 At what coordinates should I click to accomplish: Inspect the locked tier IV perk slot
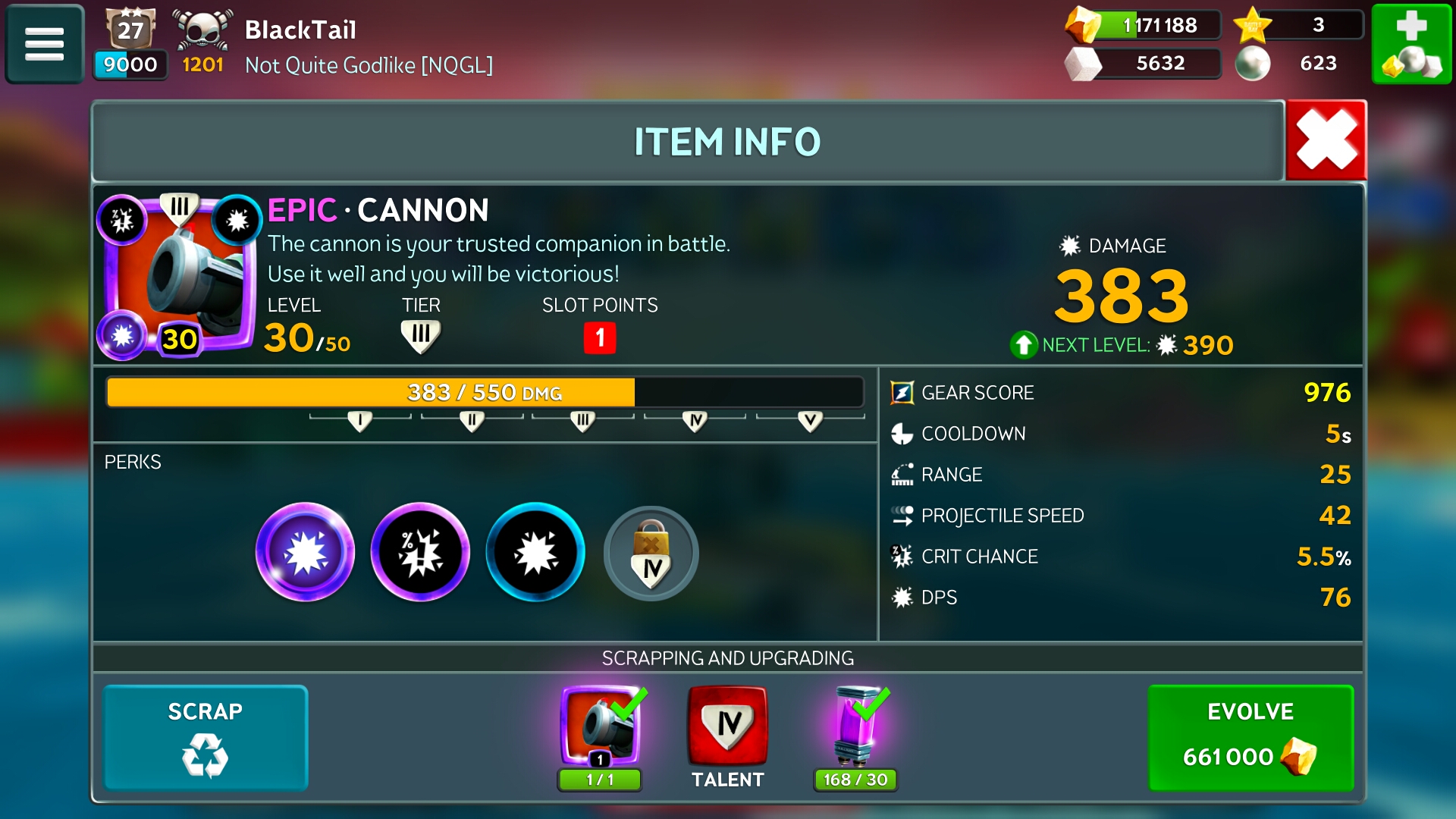coord(651,554)
